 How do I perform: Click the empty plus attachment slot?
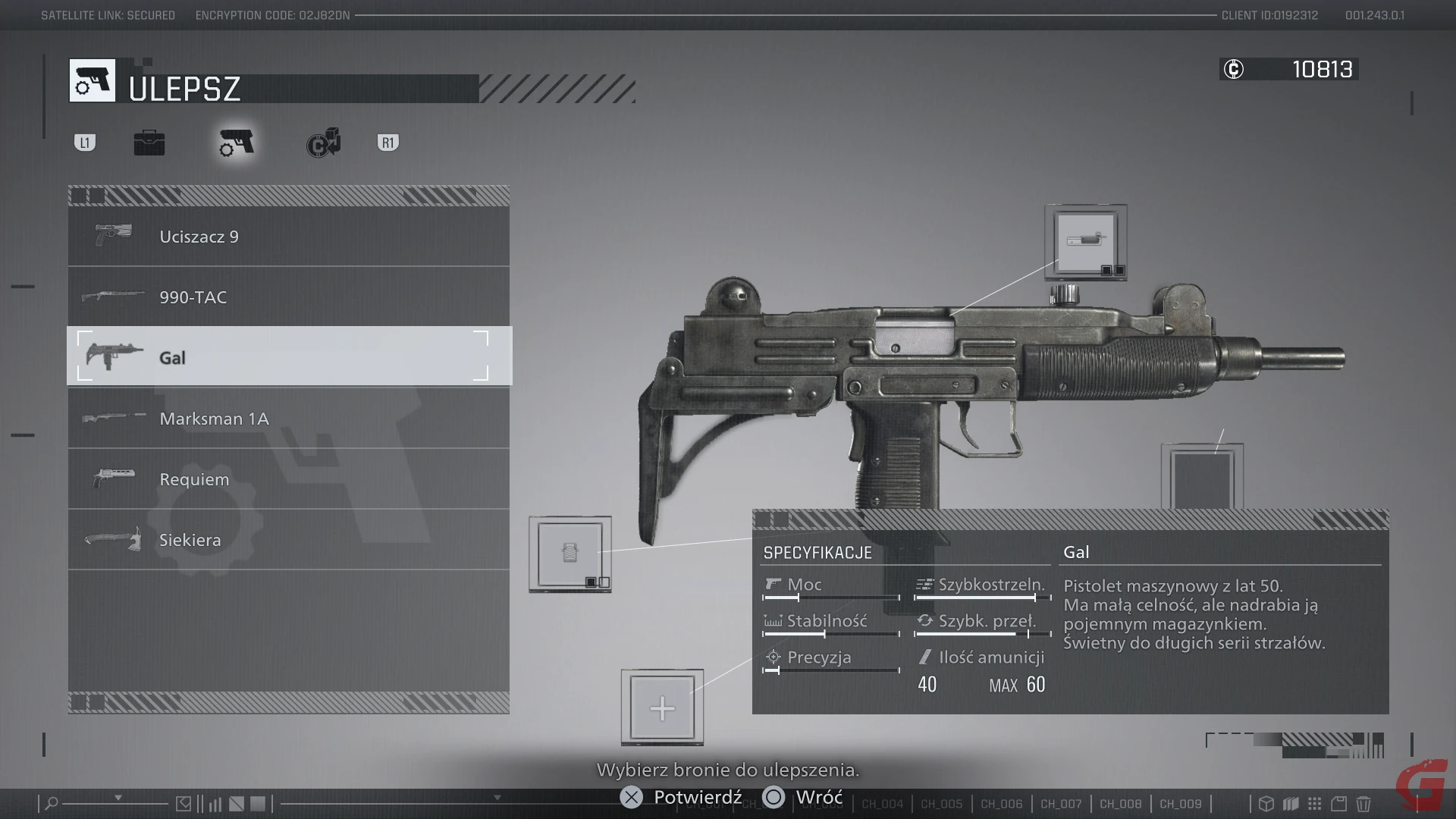662,708
